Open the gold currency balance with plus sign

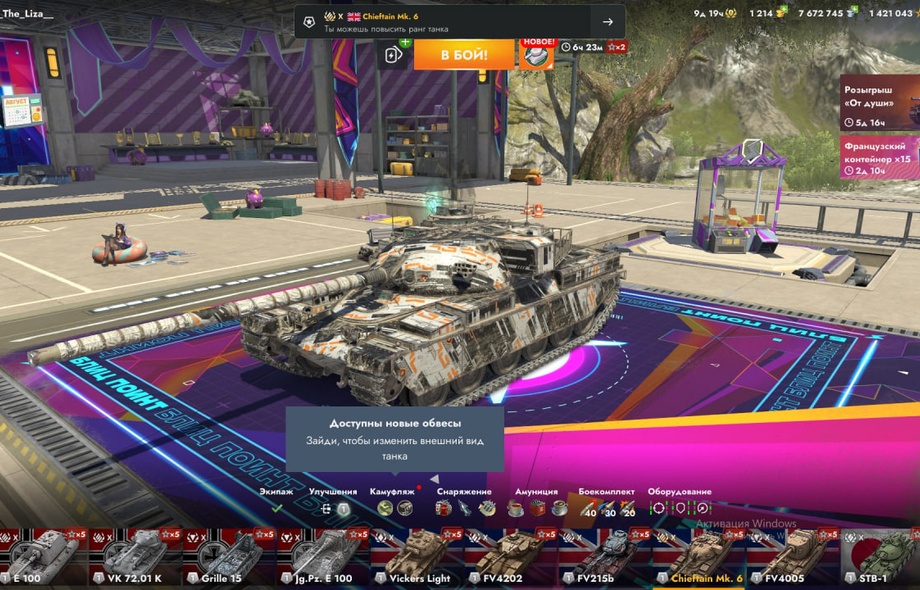click(768, 13)
